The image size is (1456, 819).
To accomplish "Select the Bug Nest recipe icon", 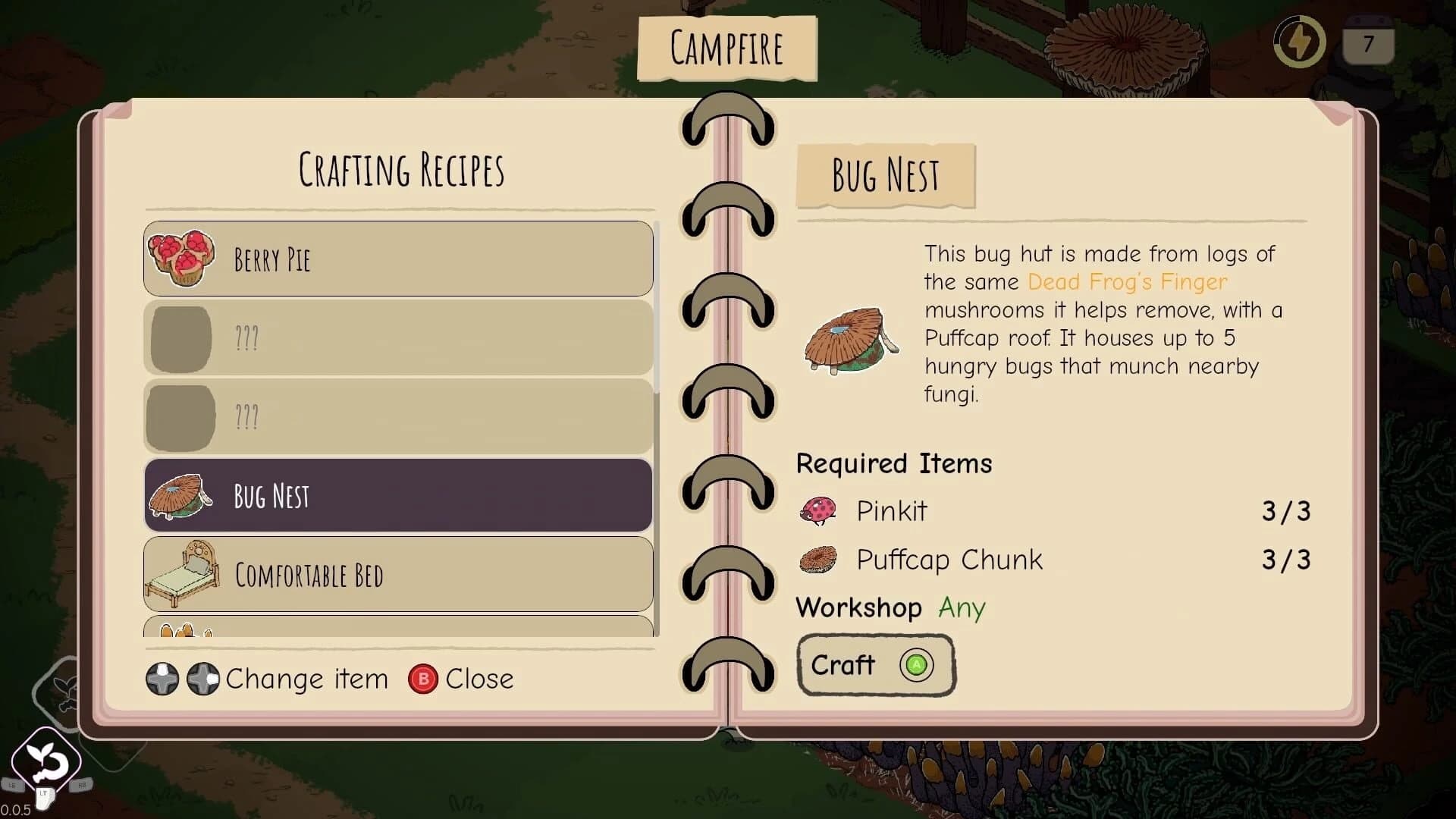I will tap(180, 494).
